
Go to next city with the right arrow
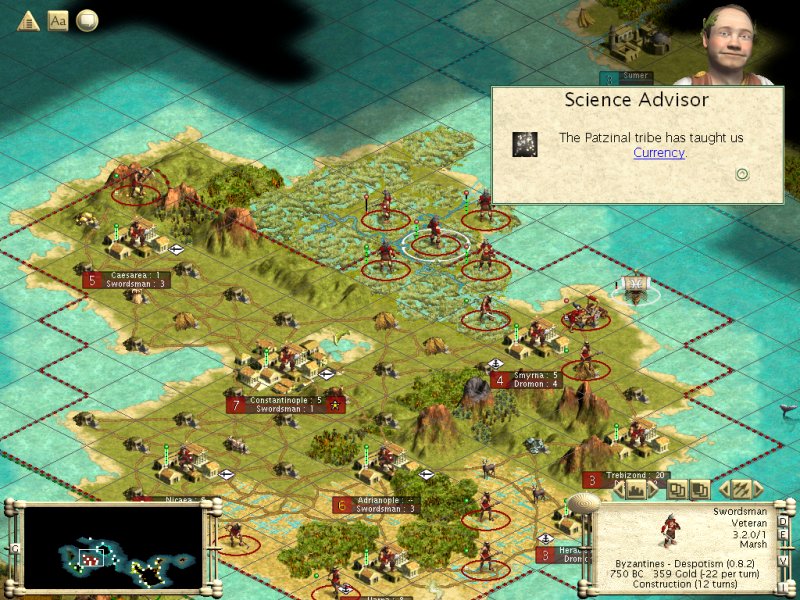tap(654, 489)
